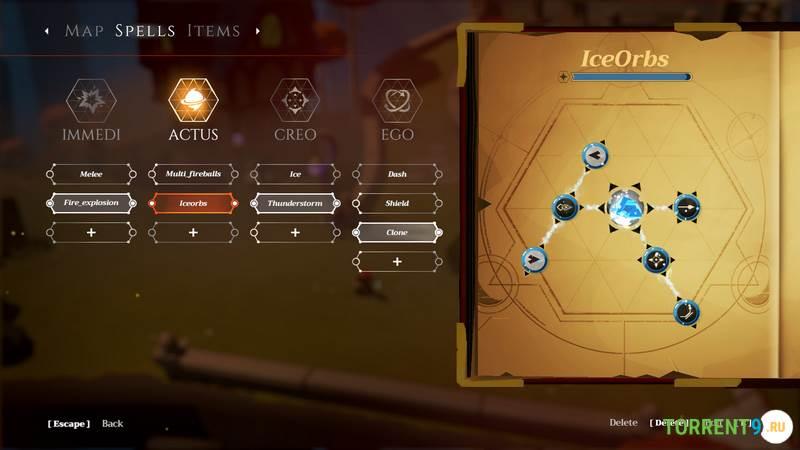Select the Ice spell entry
The width and height of the screenshot is (800, 450).
click(295, 174)
